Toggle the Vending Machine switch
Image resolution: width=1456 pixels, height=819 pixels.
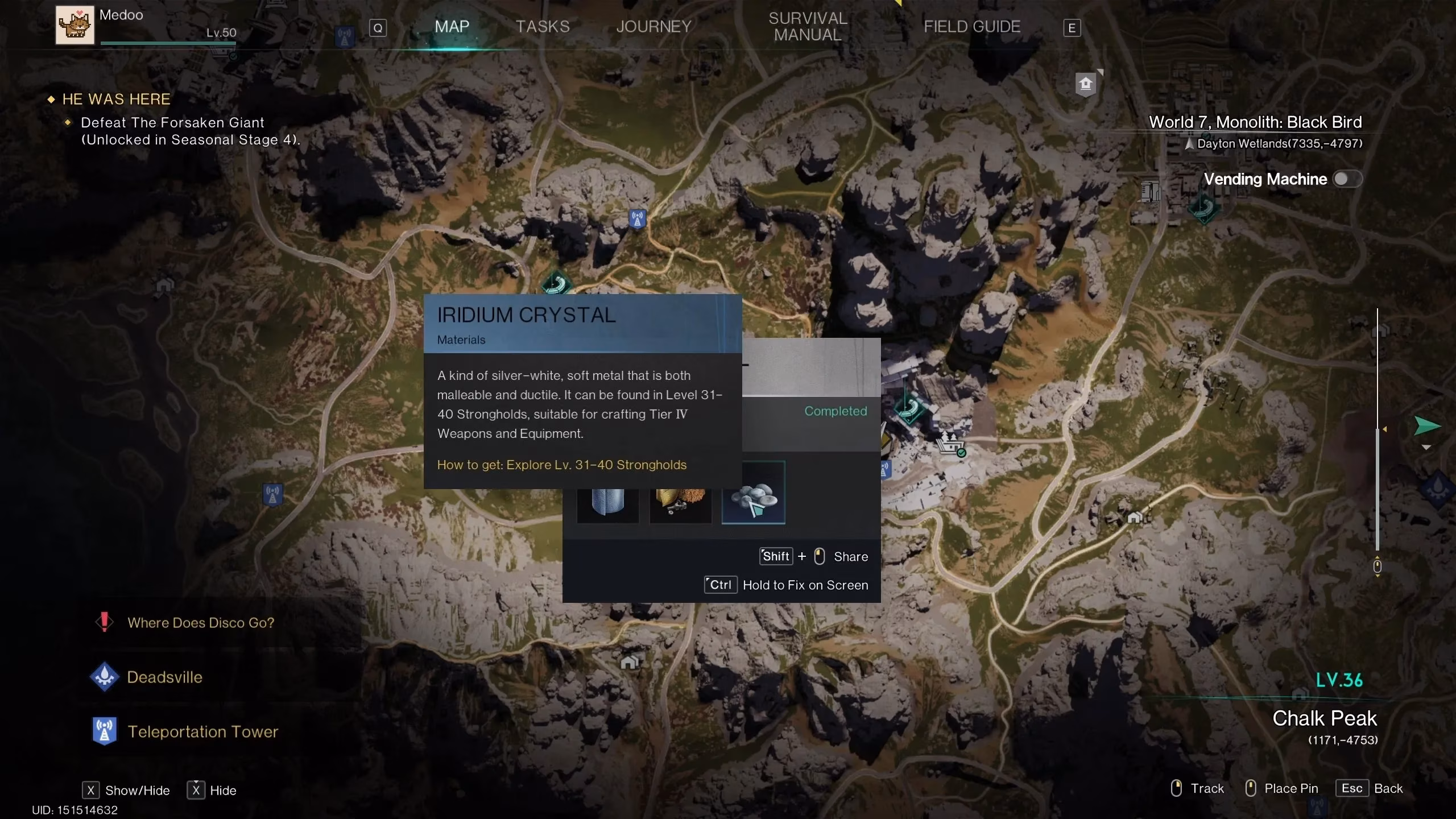(x=1346, y=179)
